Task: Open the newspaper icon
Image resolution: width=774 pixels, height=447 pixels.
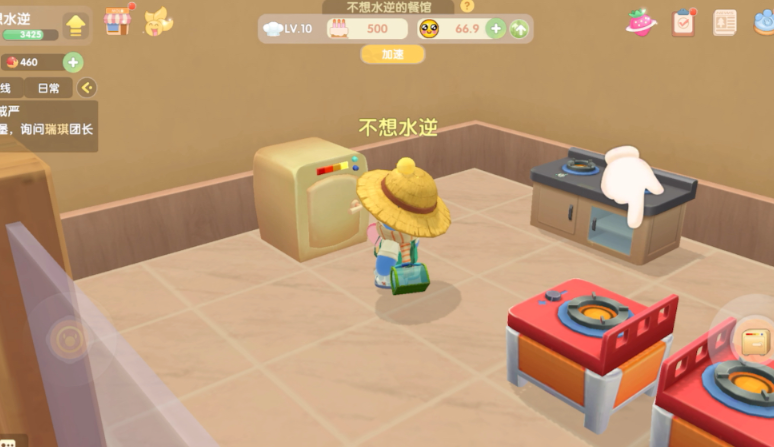Action: click(725, 22)
